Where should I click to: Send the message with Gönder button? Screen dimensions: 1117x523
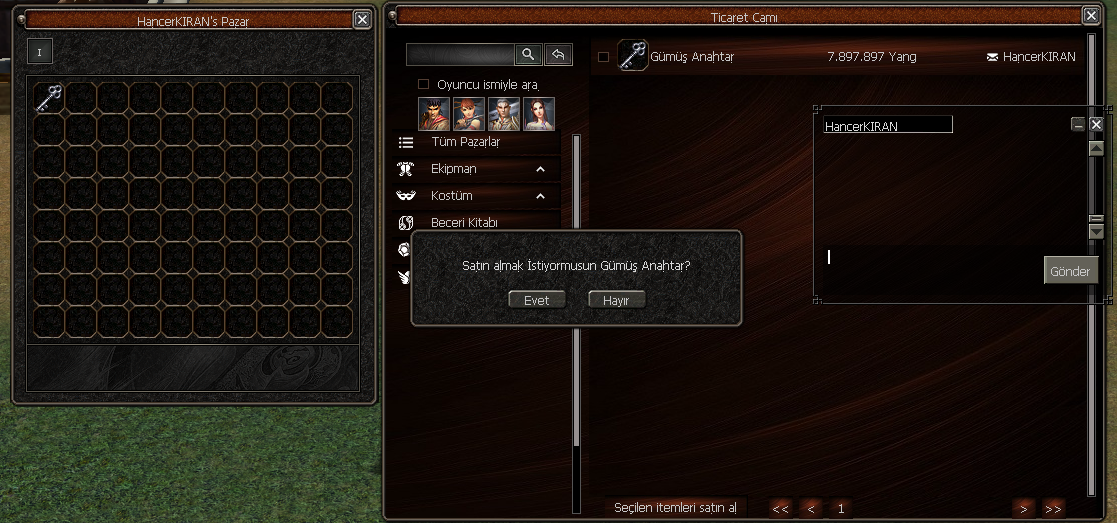pyautogui.click(x=1070, y=271)
